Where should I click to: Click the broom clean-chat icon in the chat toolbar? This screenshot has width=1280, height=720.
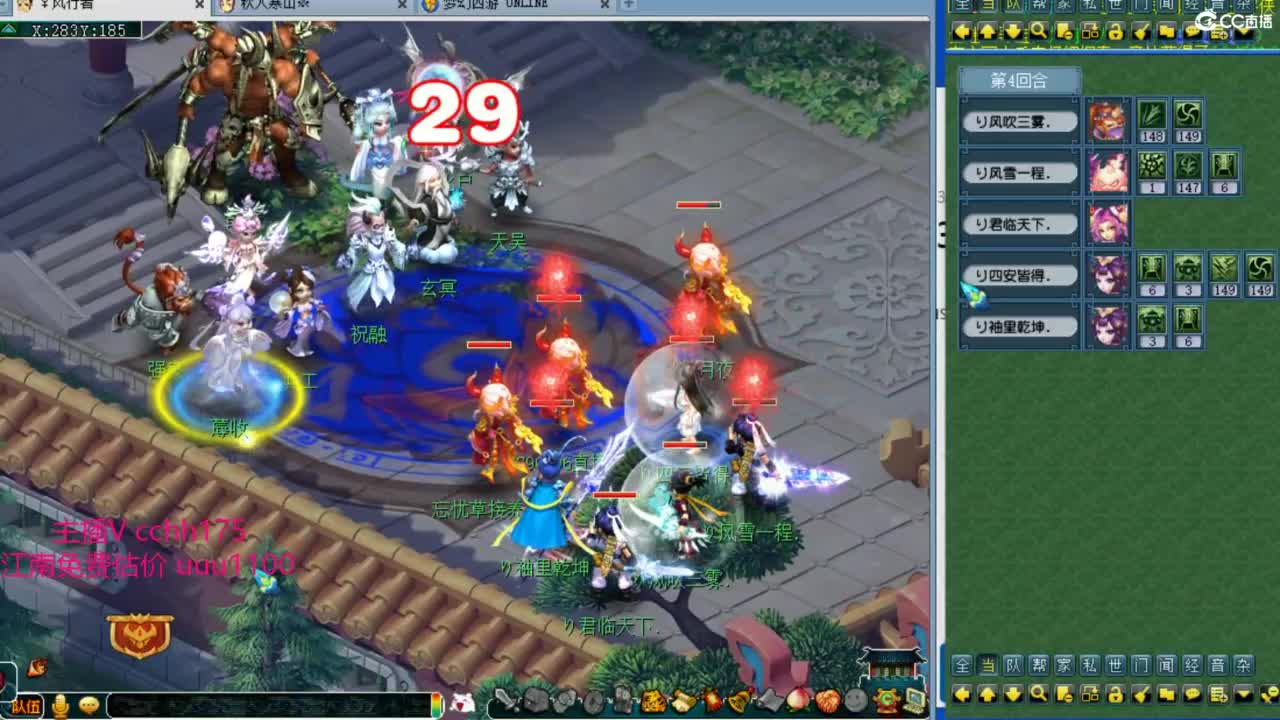point(1141,697)
